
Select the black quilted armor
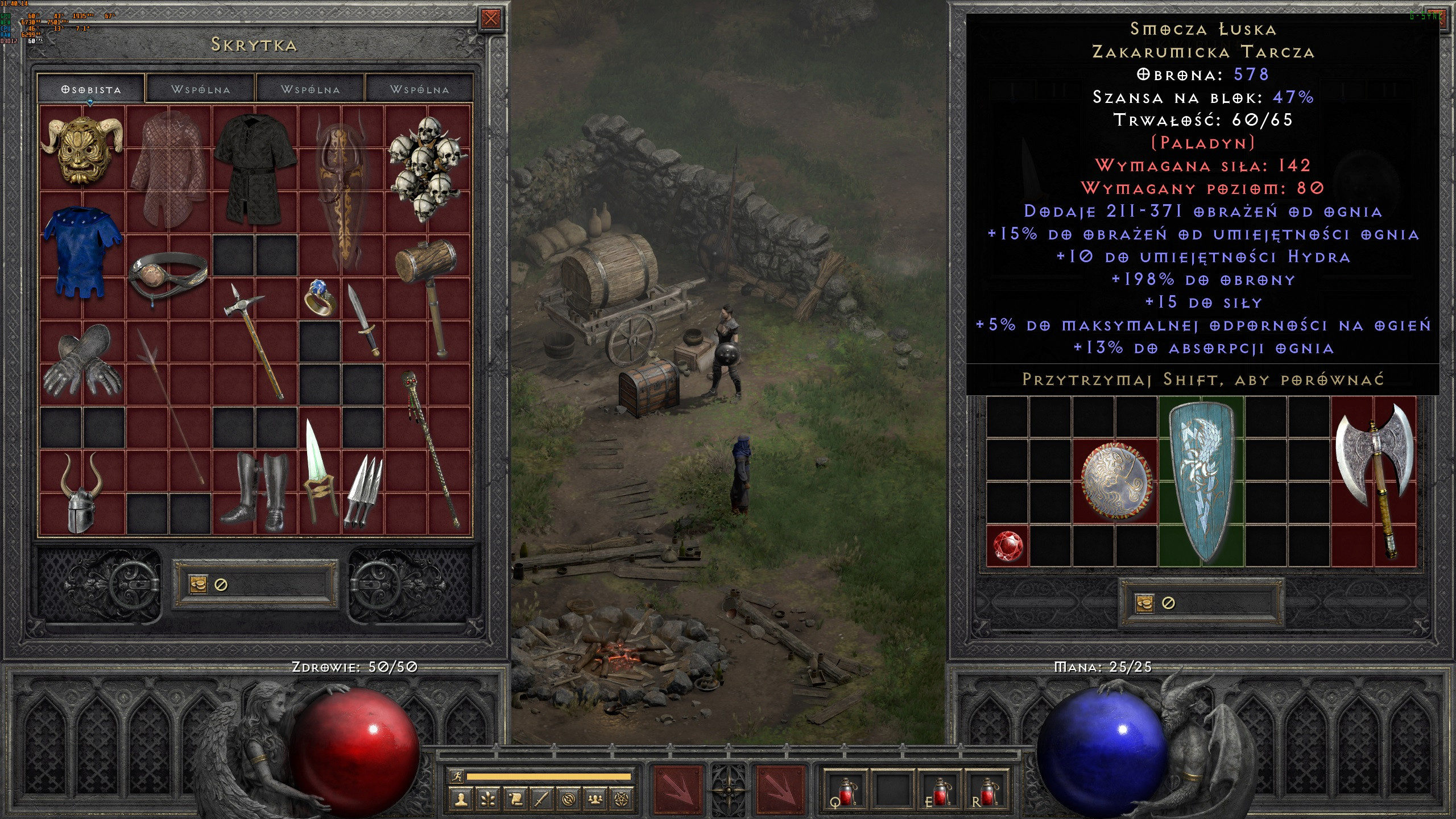point(255,169)
